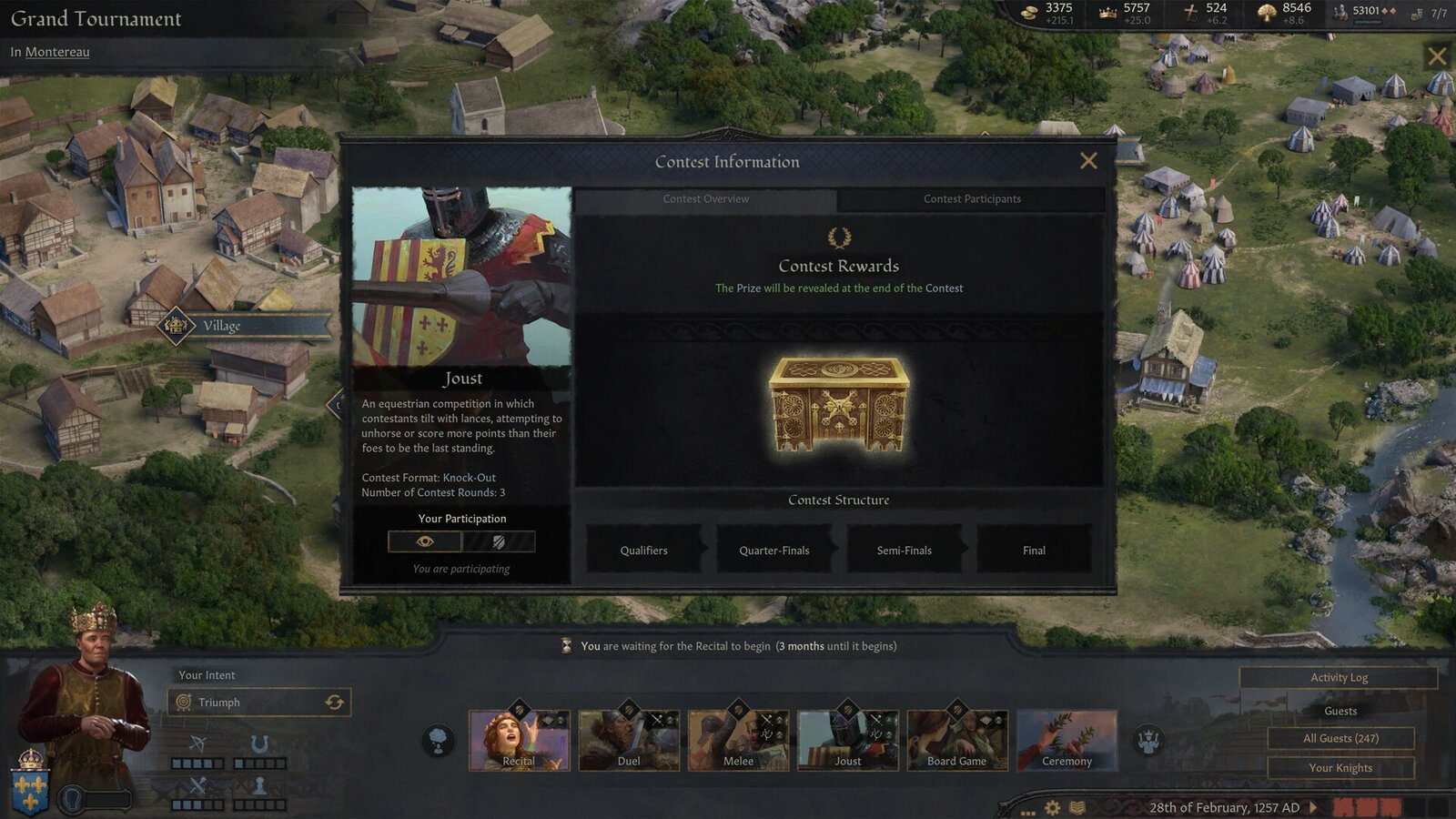Advance the date with the arrow

(1313, 806)
